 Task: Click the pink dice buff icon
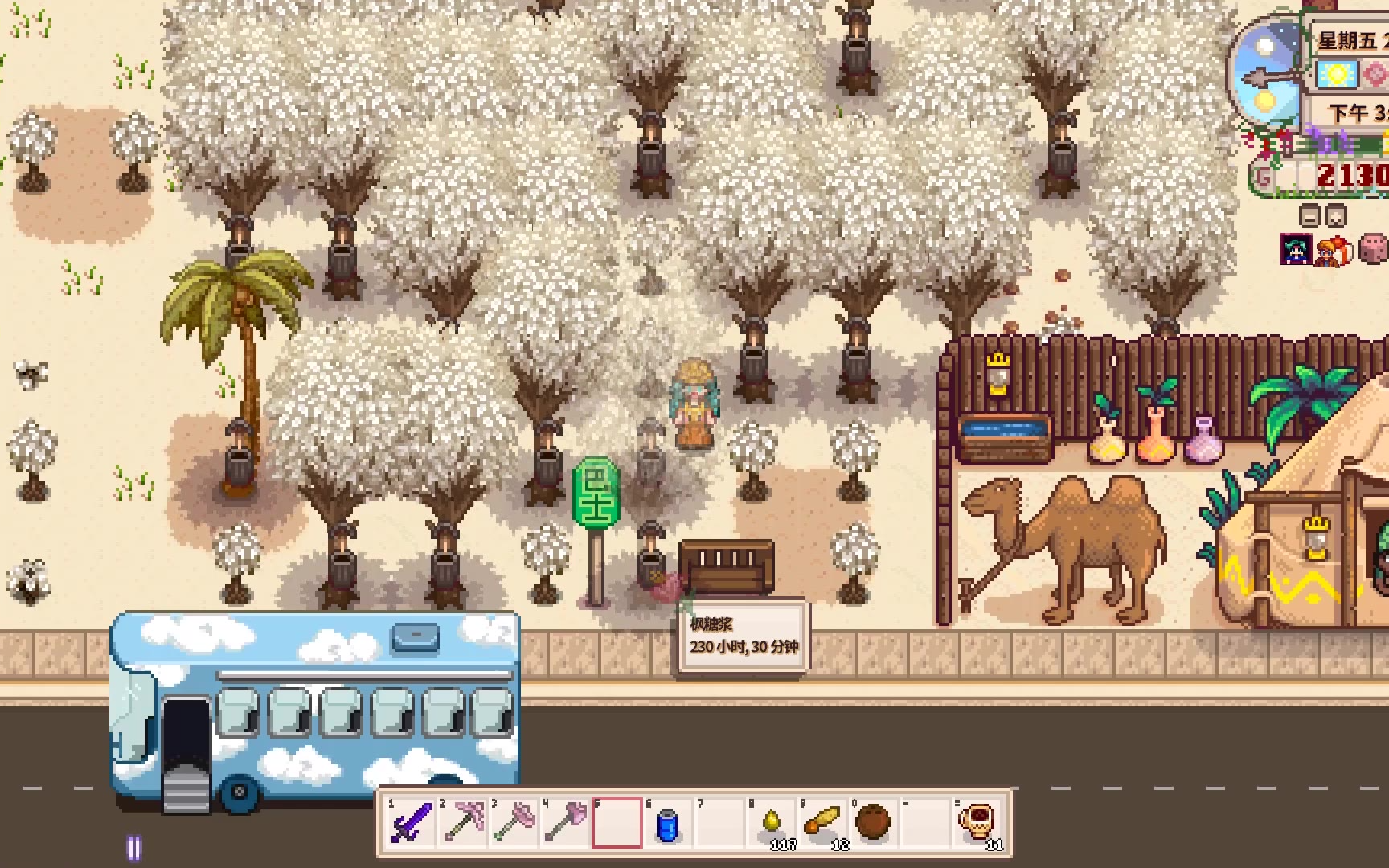coord(1372,250)
